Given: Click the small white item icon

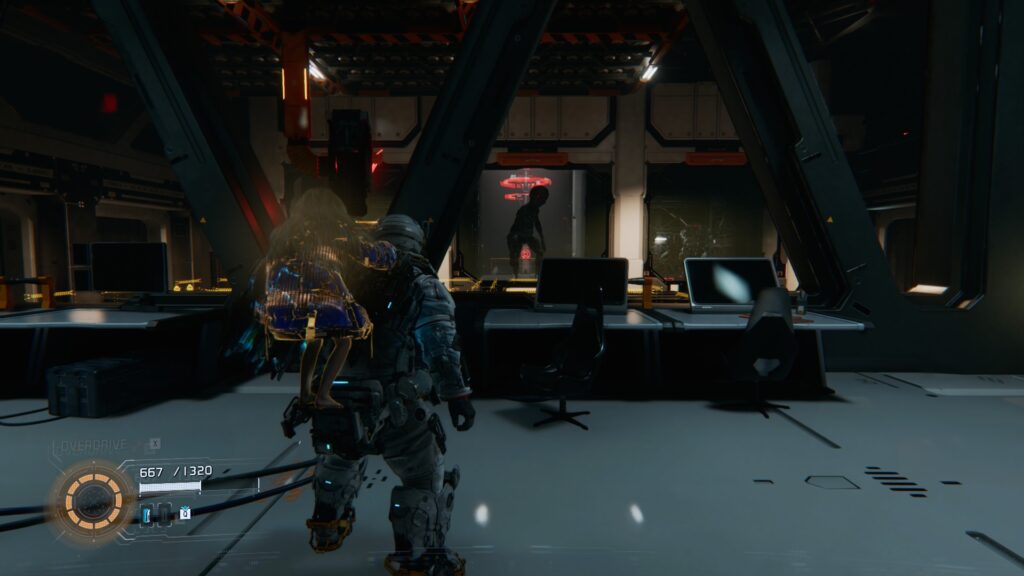Looking at the screenshot, I should click(185, 513).
